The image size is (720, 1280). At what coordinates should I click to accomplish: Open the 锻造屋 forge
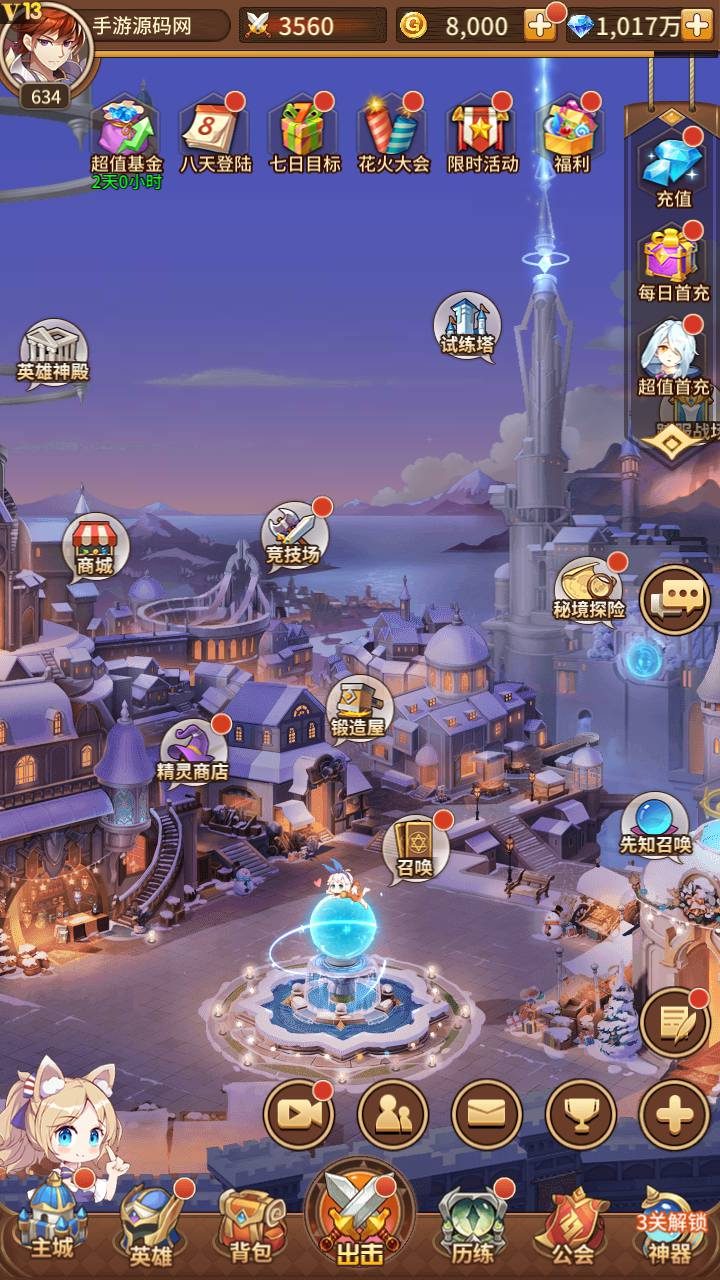click(x=358, y=707)
